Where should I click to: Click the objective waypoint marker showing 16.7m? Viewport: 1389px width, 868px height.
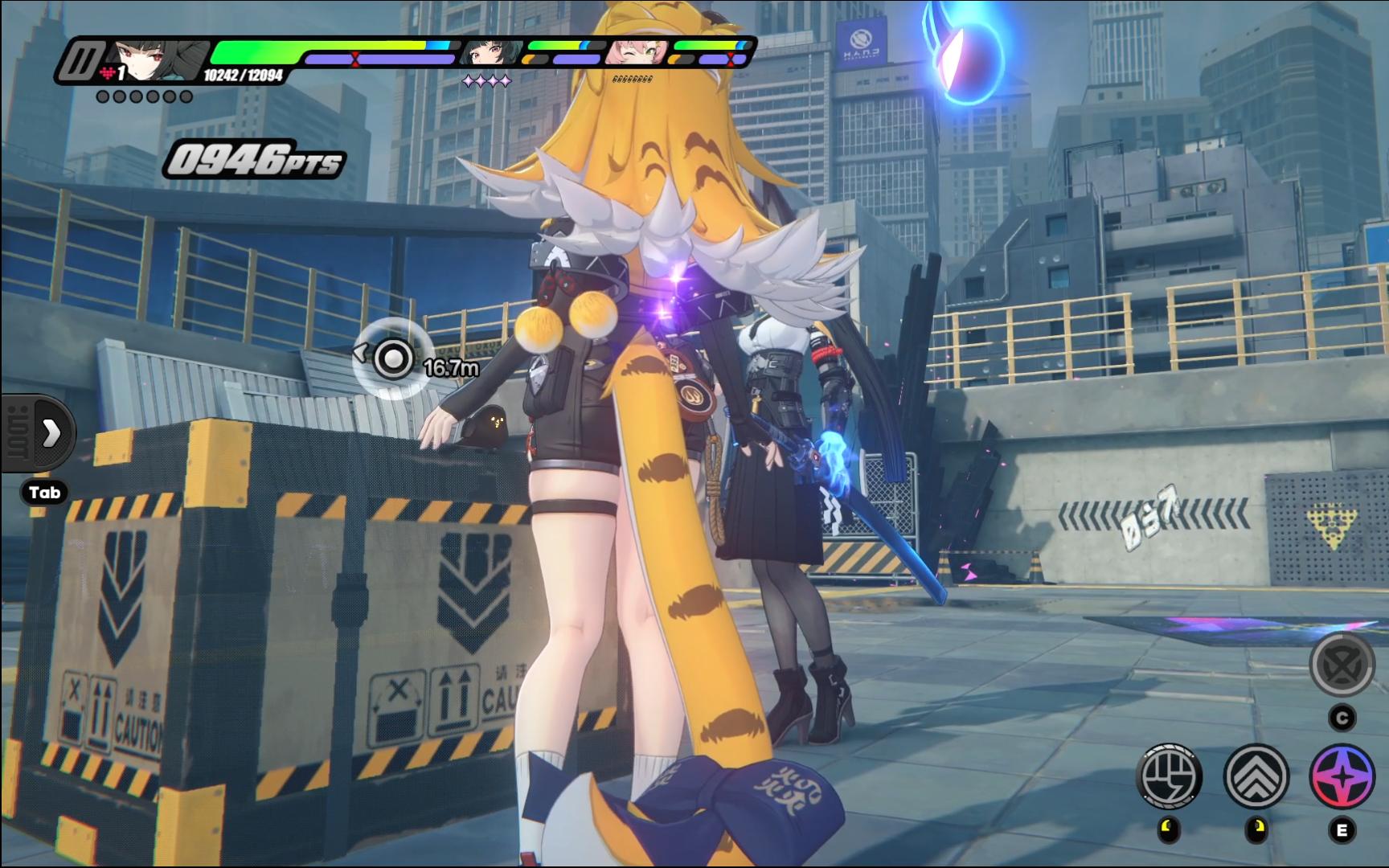[x=393, y=359]
